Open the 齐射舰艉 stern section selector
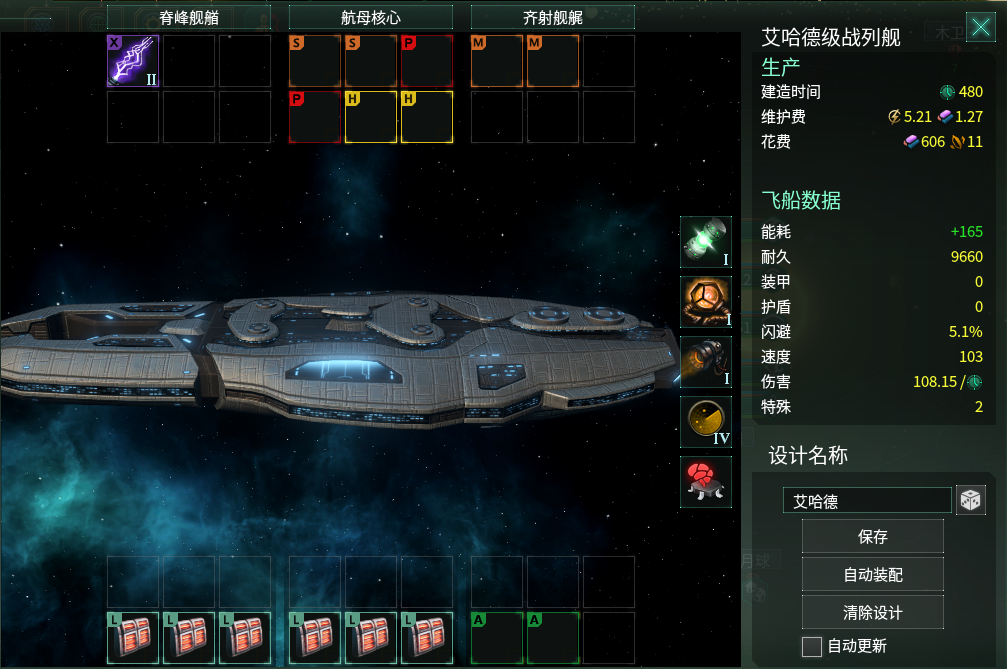 pos(553,17)
